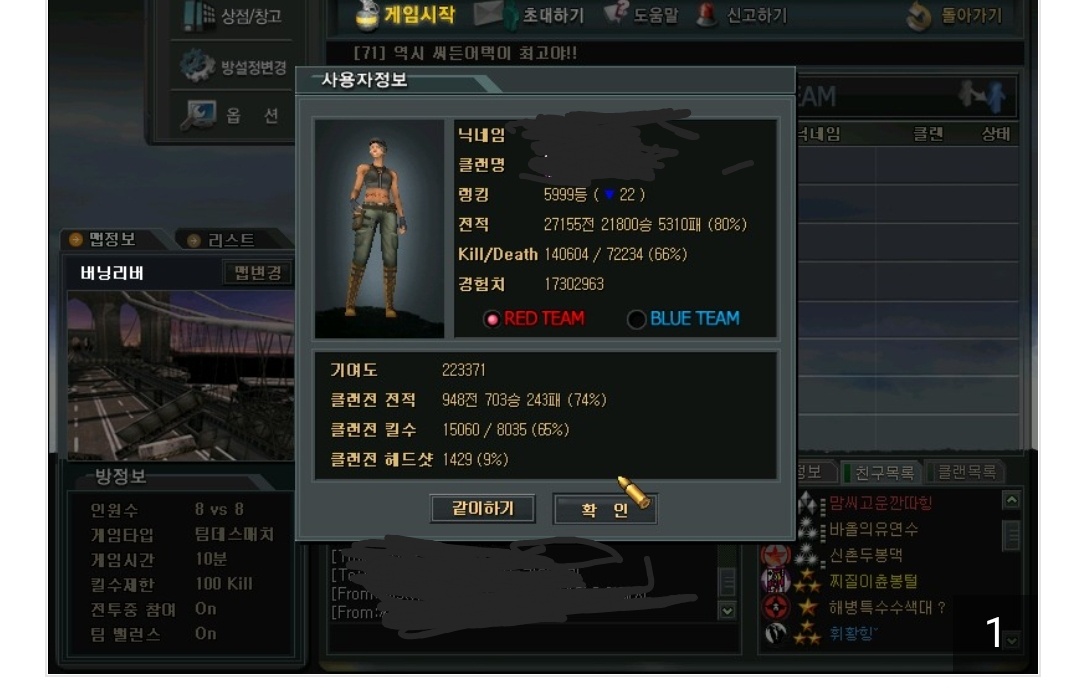
Task: Open the 옵션 options menu
Action: tap(235, 115)
